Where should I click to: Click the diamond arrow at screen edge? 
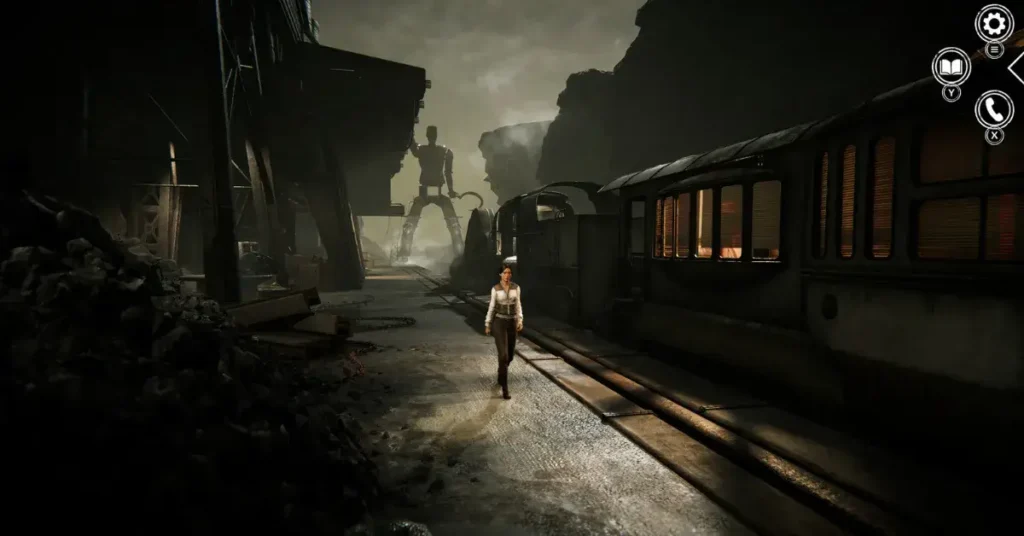click(1016, 67)
